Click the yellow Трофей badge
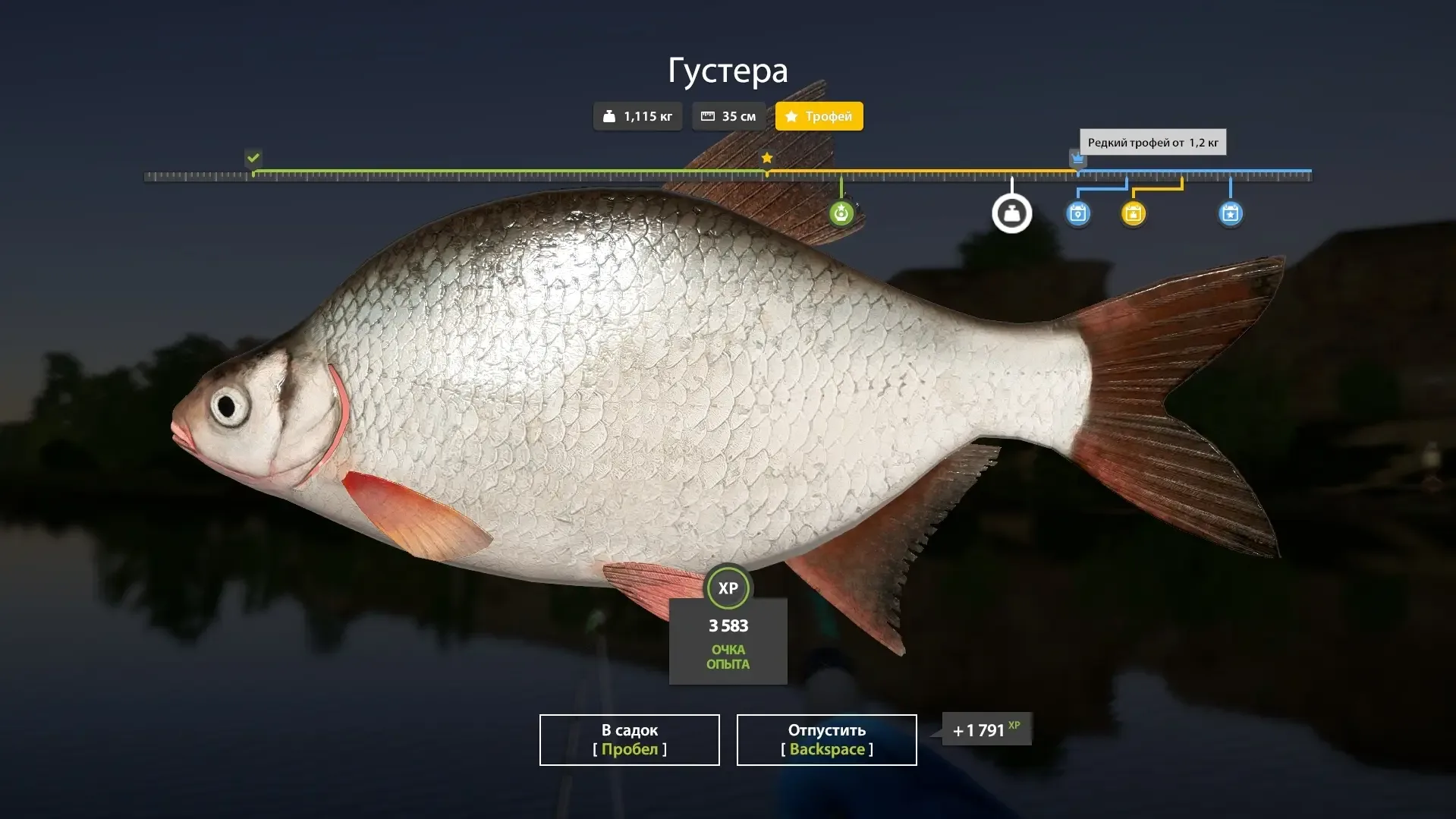This screenshot has width=1456, height=819. pos(819,116)
